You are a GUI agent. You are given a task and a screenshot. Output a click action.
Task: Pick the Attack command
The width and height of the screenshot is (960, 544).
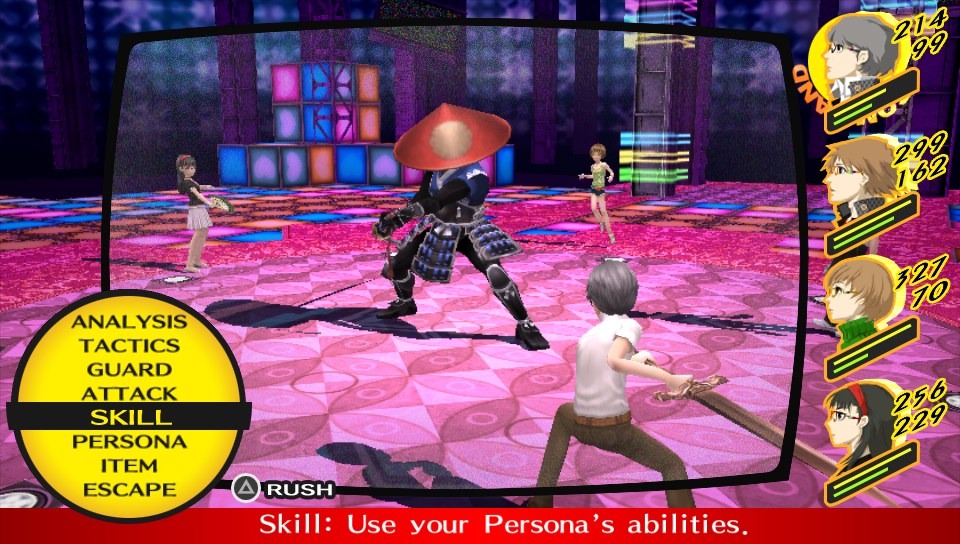click(x=129, y=394)
